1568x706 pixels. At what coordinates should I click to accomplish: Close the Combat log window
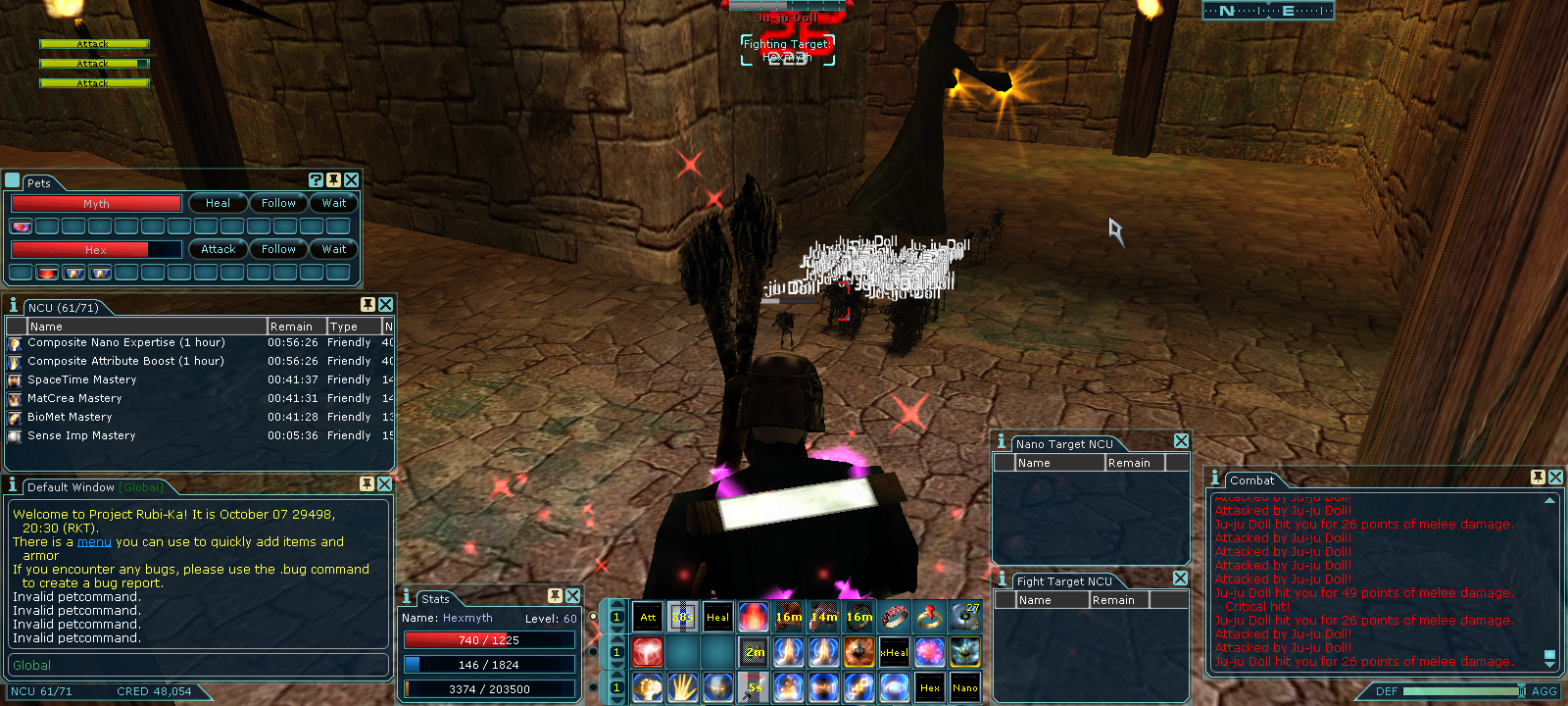coord(1555,477)
